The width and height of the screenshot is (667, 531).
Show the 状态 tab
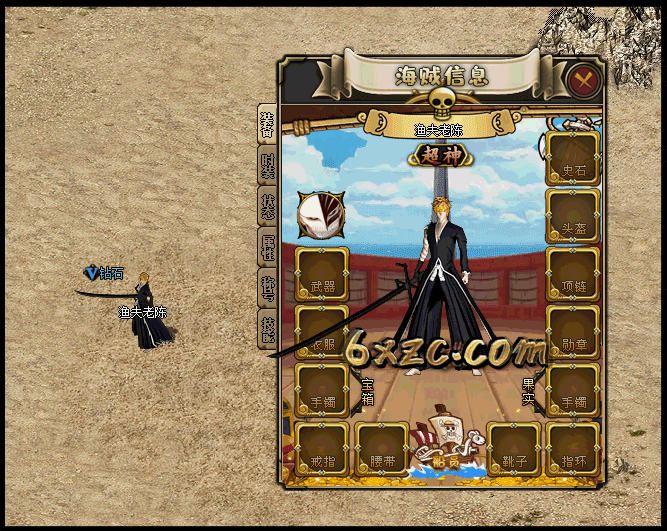click(267, 208)
